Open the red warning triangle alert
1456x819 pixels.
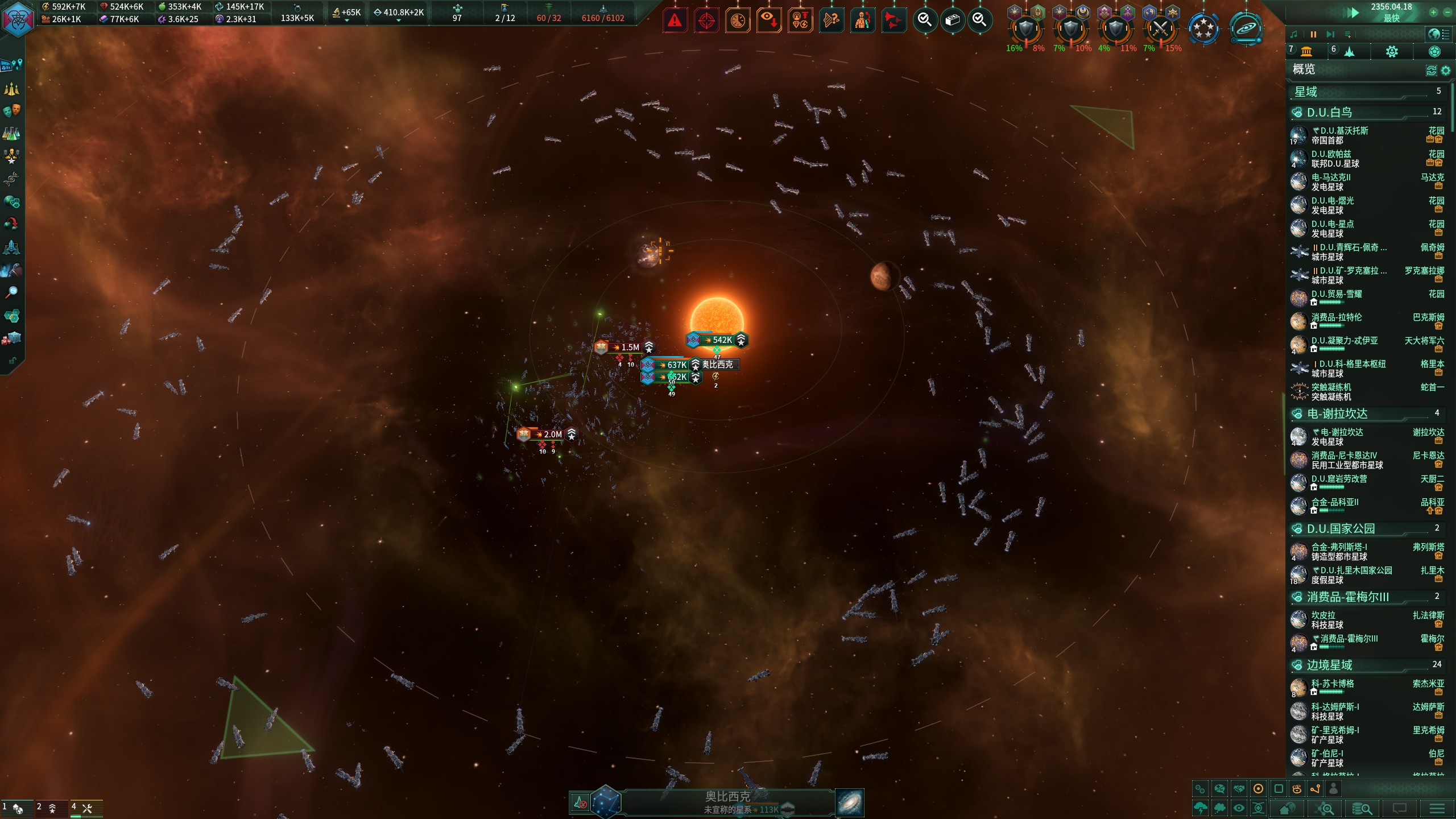(x=675, y=21)
